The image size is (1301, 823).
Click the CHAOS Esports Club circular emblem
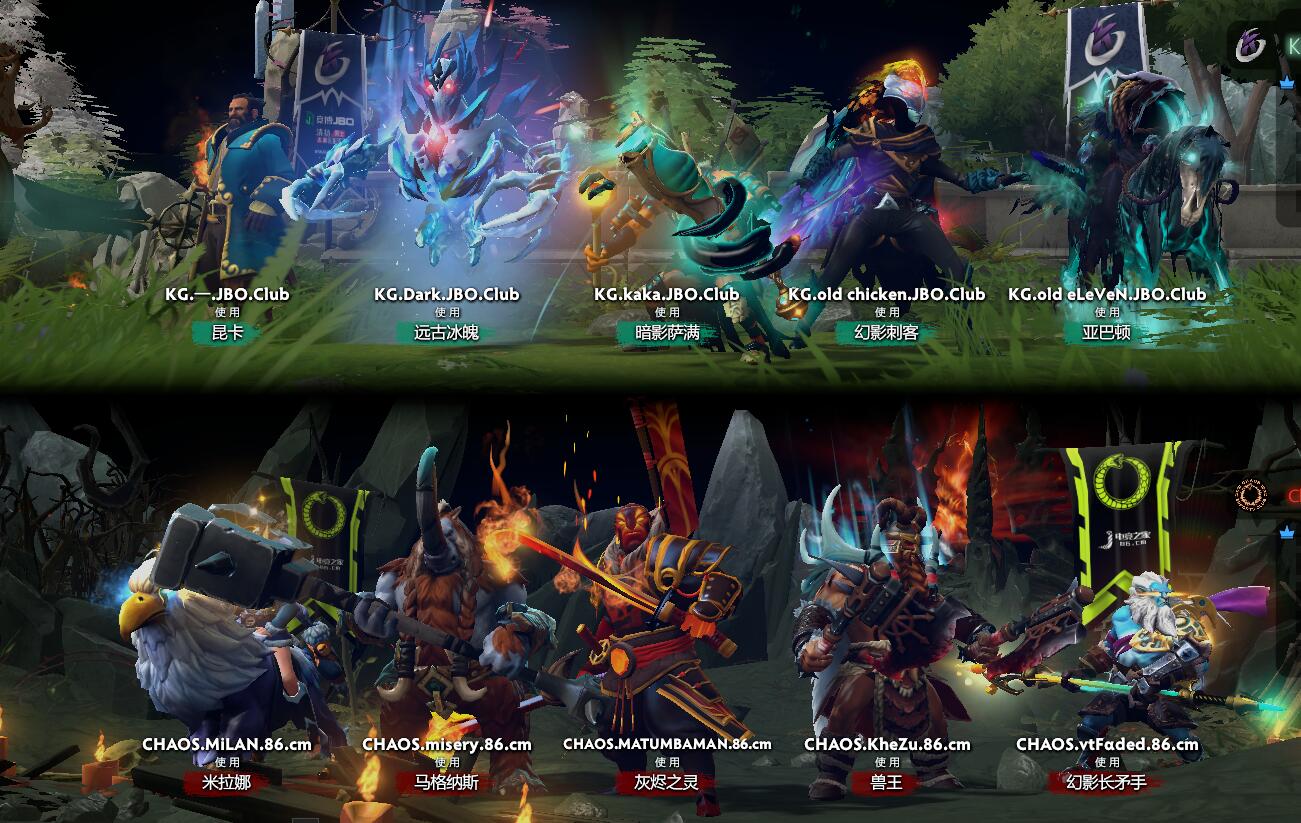click(x=1251, y=495)
